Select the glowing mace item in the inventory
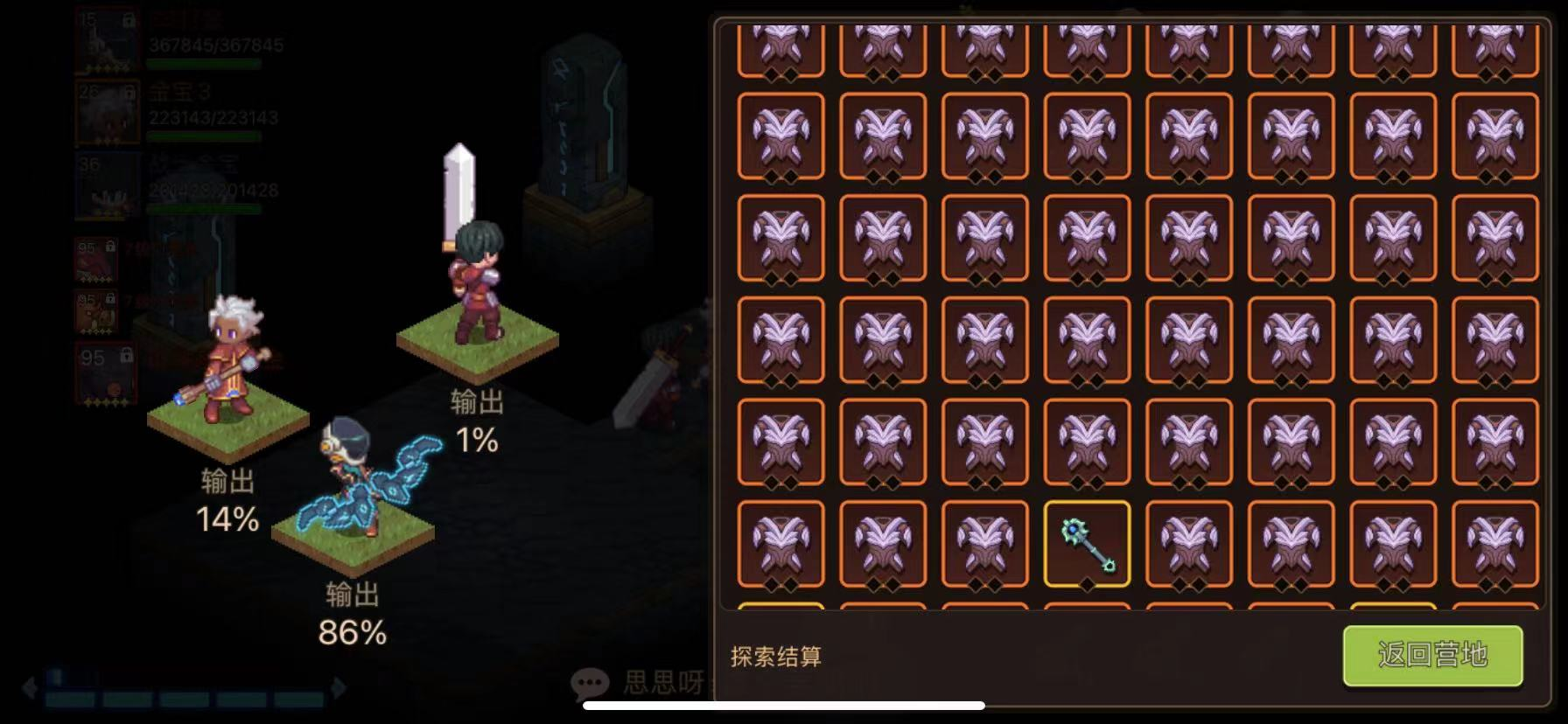This screenshot has height=724, width=1568. click(x=1089, y=544)
